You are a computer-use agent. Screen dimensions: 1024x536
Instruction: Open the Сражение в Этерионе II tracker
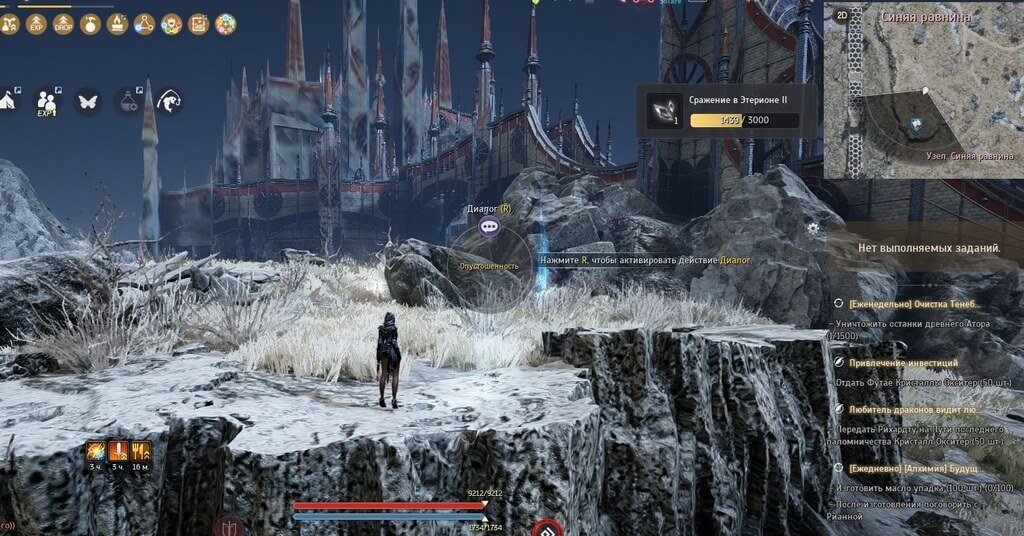pos(722,110)
